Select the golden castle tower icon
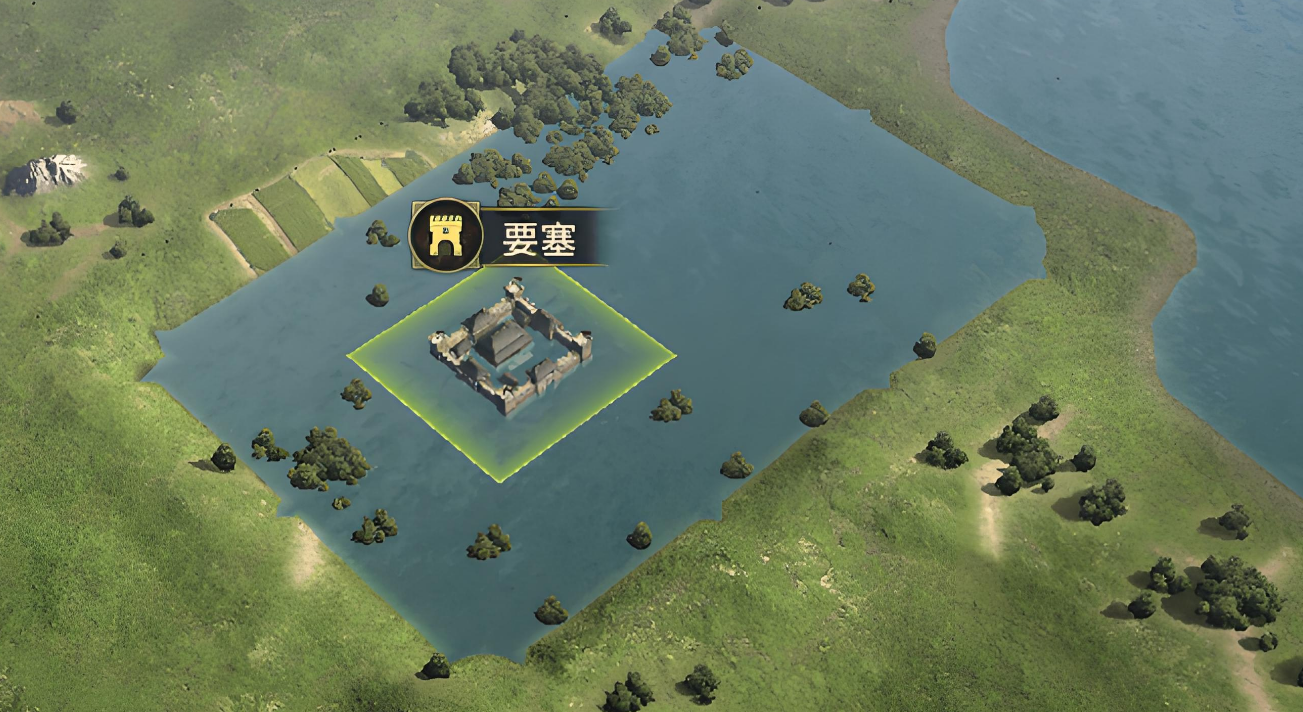 [x=446, y=235]
